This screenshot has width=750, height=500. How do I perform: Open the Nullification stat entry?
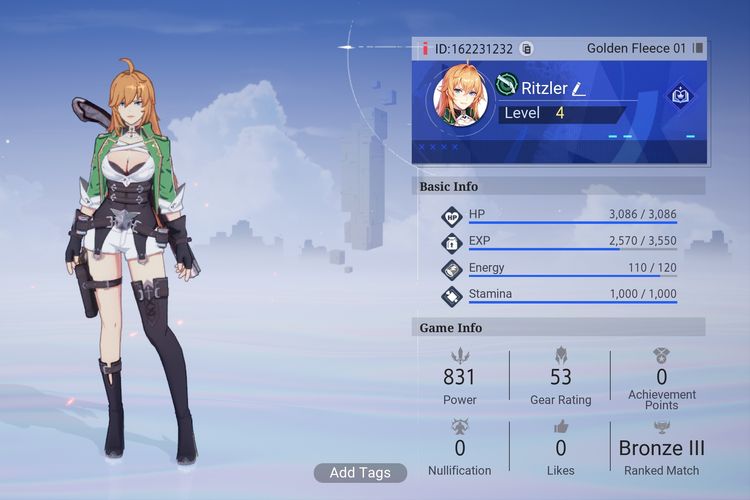coord(459,446)
